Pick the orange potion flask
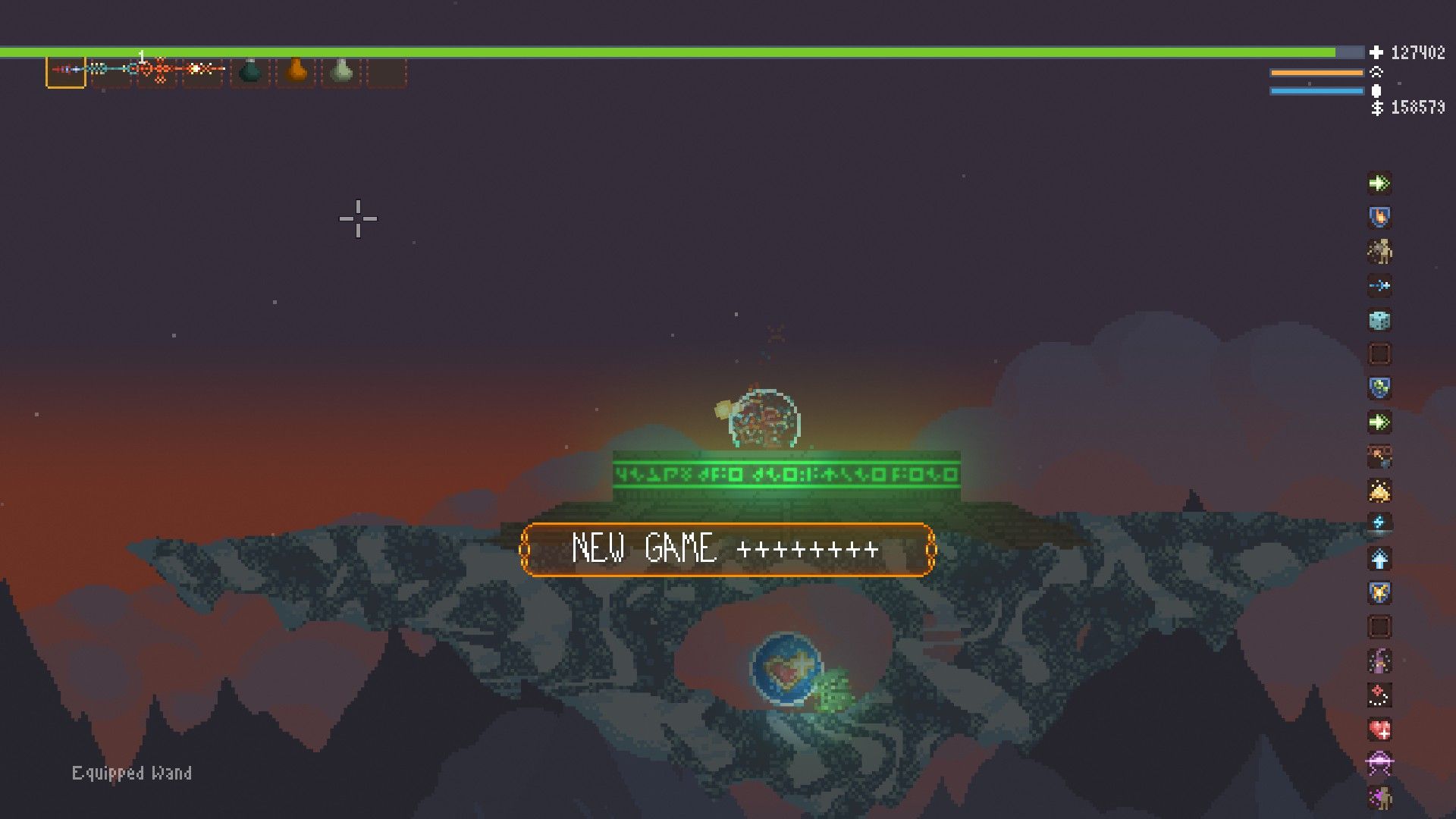1456x819 pixels. pos(296,72)
